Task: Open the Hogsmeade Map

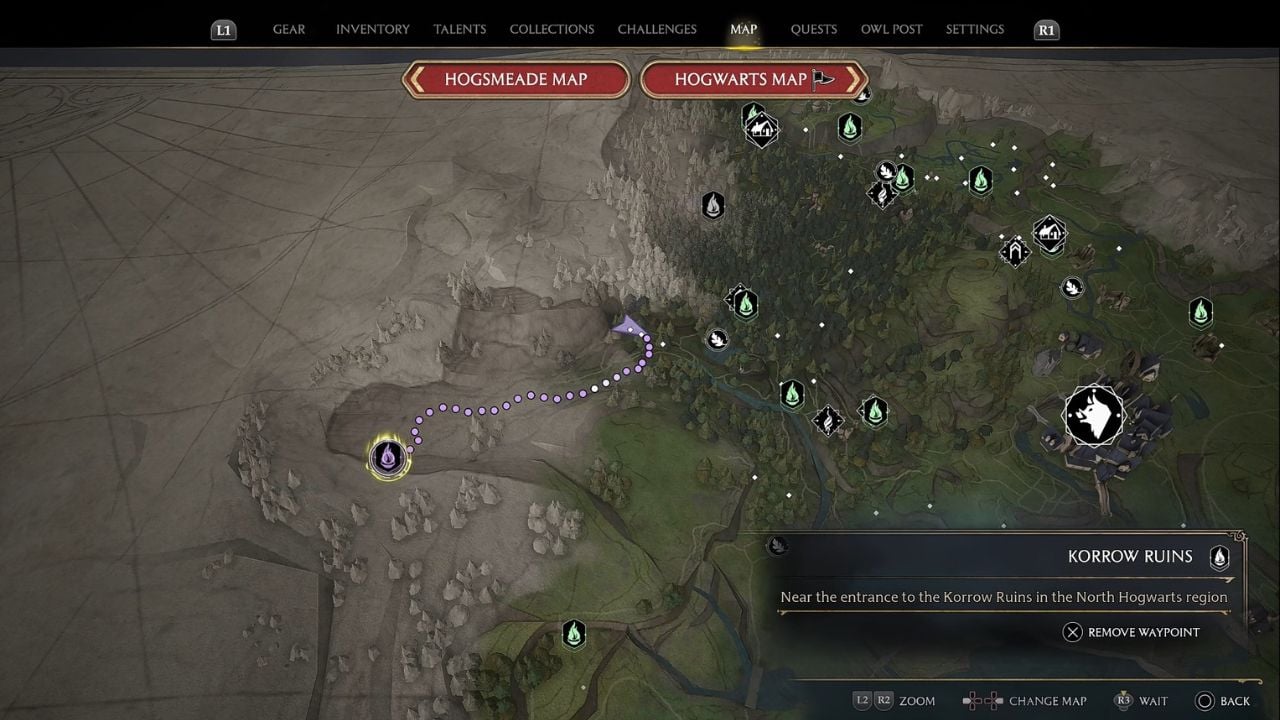Action: pos(515,79)
